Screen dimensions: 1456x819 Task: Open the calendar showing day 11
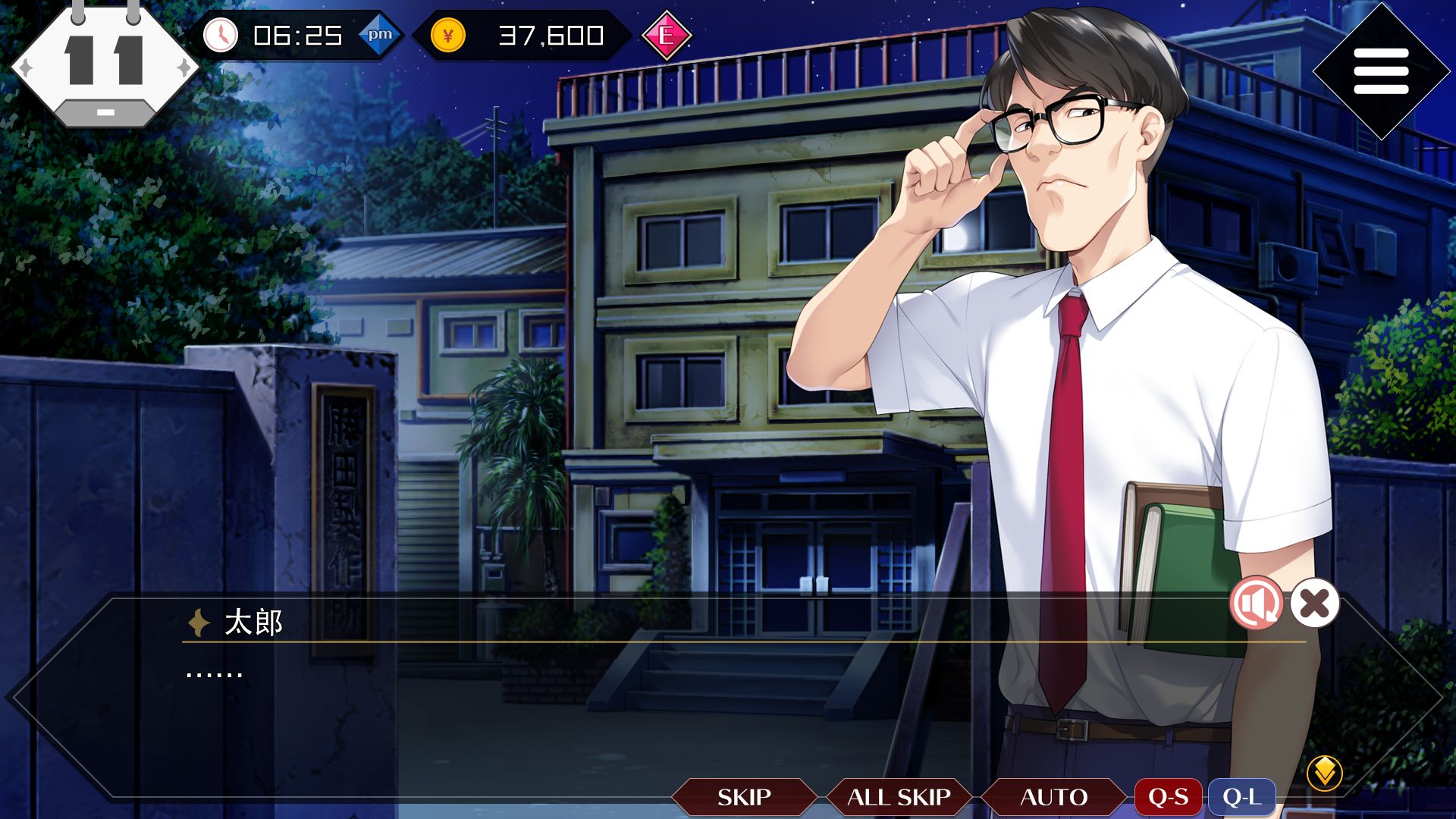[x=105, y=64]
